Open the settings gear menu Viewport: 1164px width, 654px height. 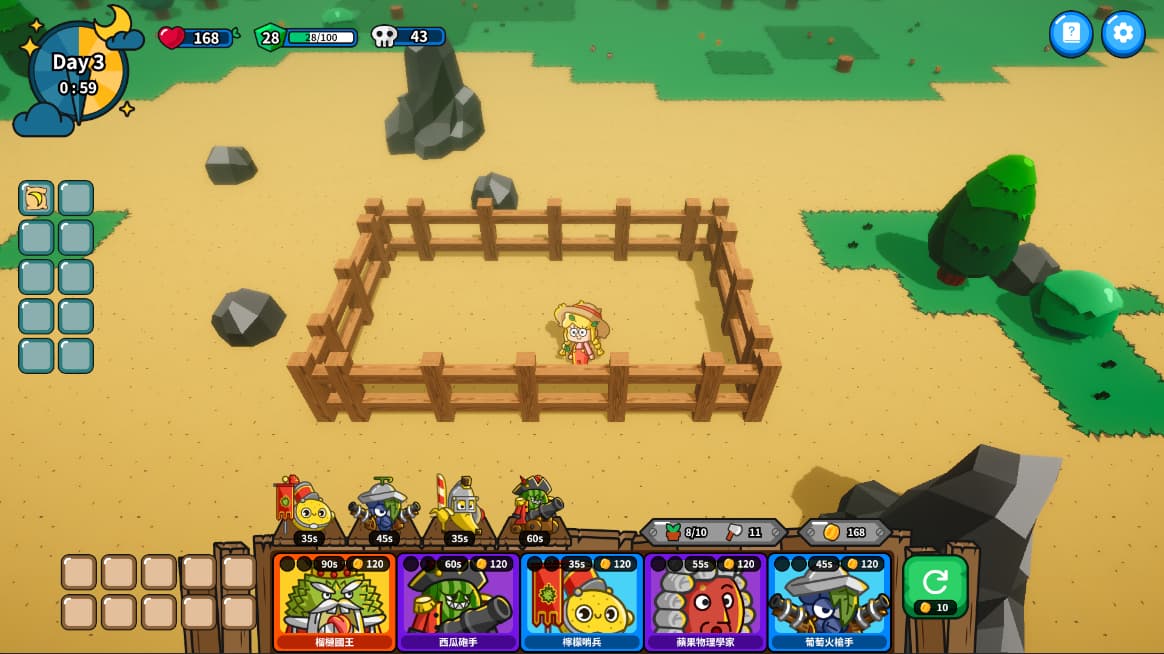pos(1122,34)
